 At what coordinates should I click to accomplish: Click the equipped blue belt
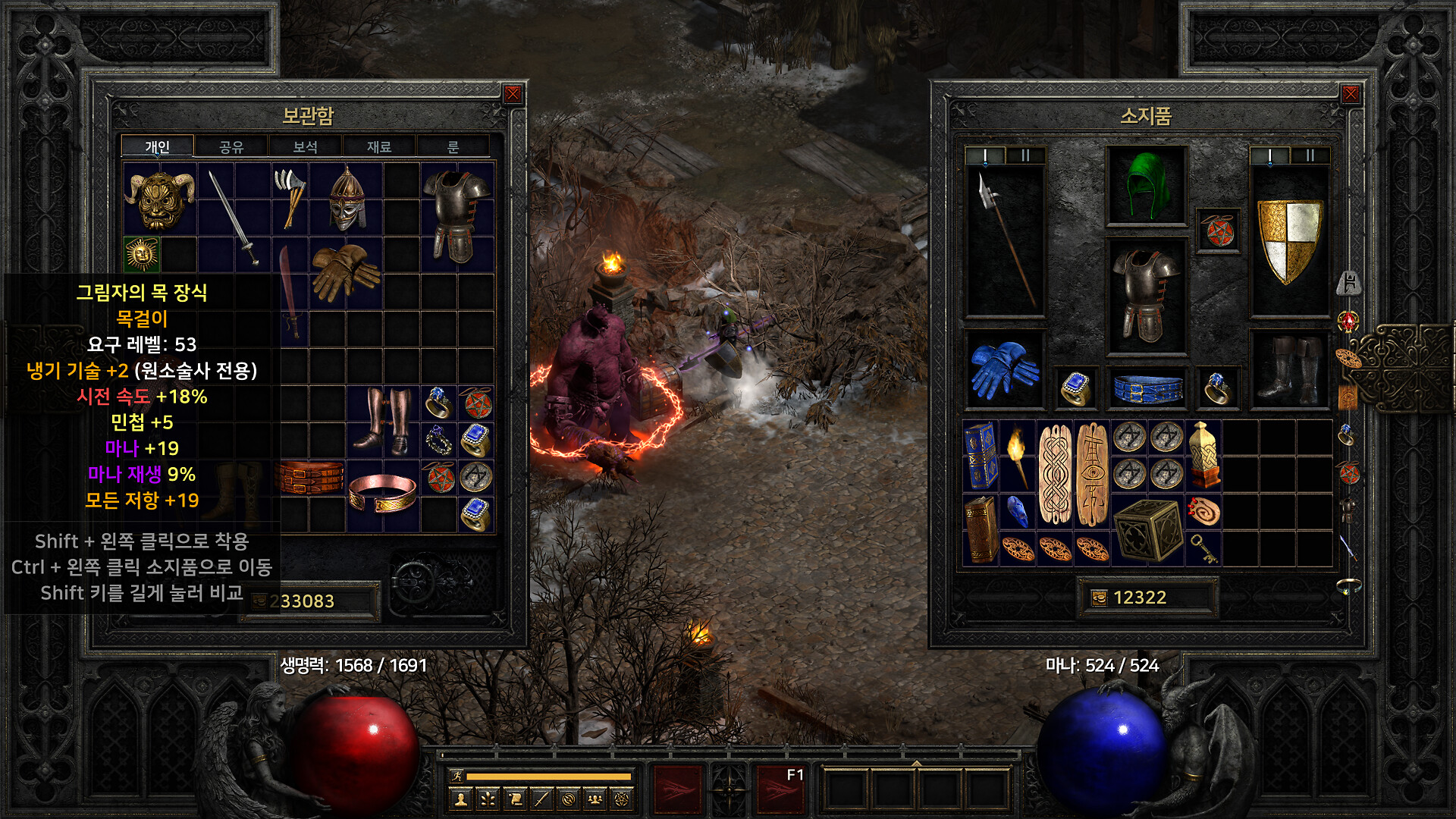point(1147,388)
